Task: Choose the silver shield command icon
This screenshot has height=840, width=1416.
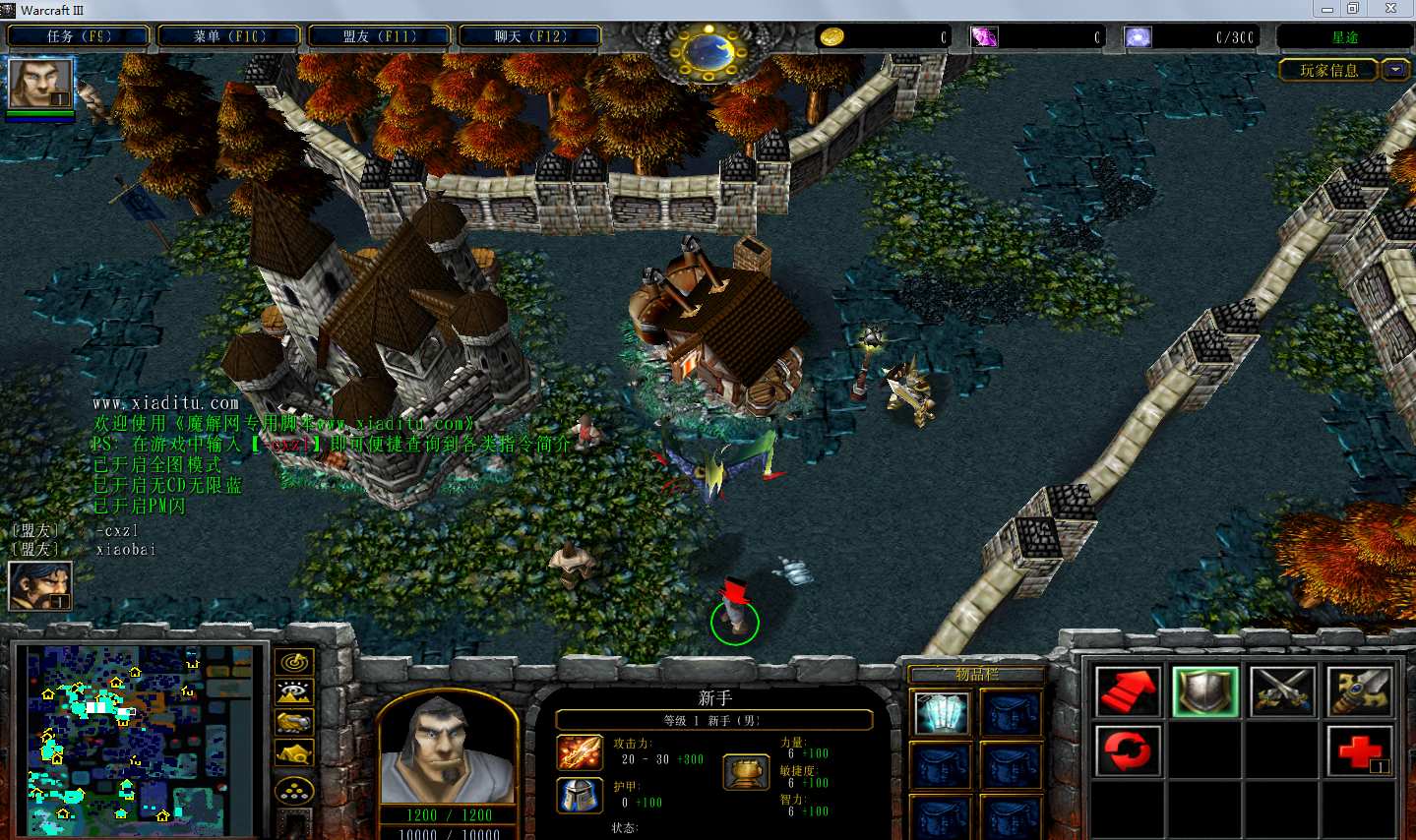Action: tap(1205, 691)
